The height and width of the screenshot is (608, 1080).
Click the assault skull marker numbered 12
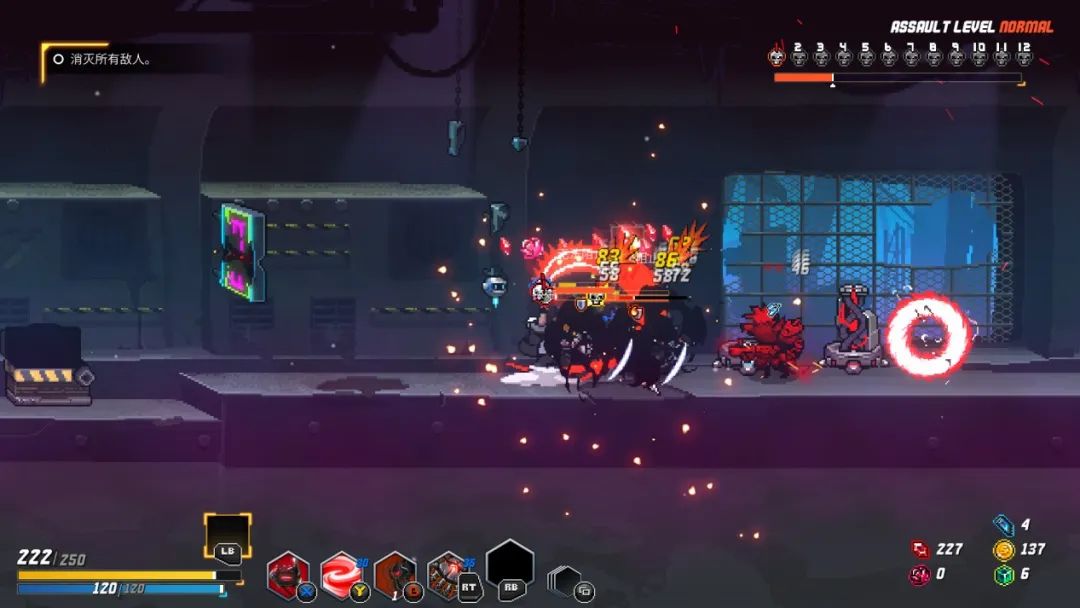(x=1023, y=57)
